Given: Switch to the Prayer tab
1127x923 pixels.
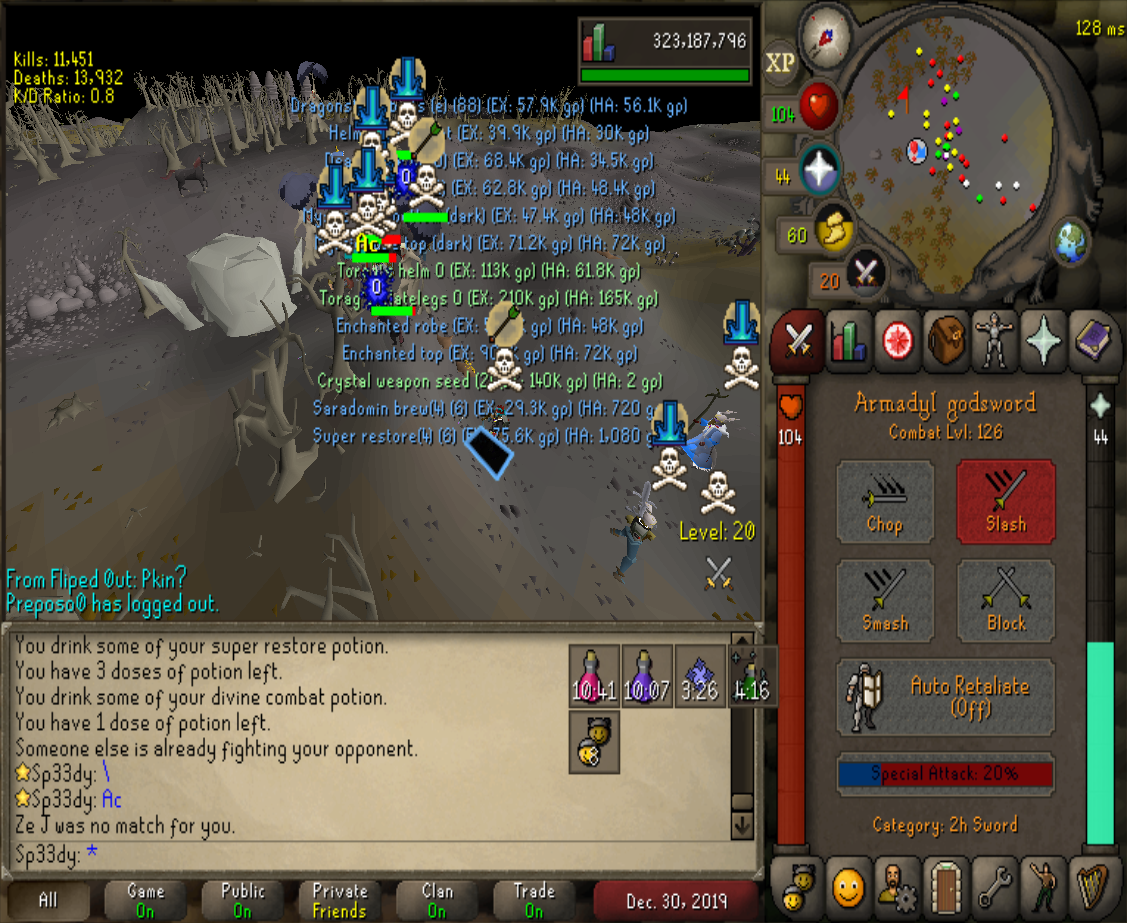Looking at the screenshot, I should (x=1043, y=341).
